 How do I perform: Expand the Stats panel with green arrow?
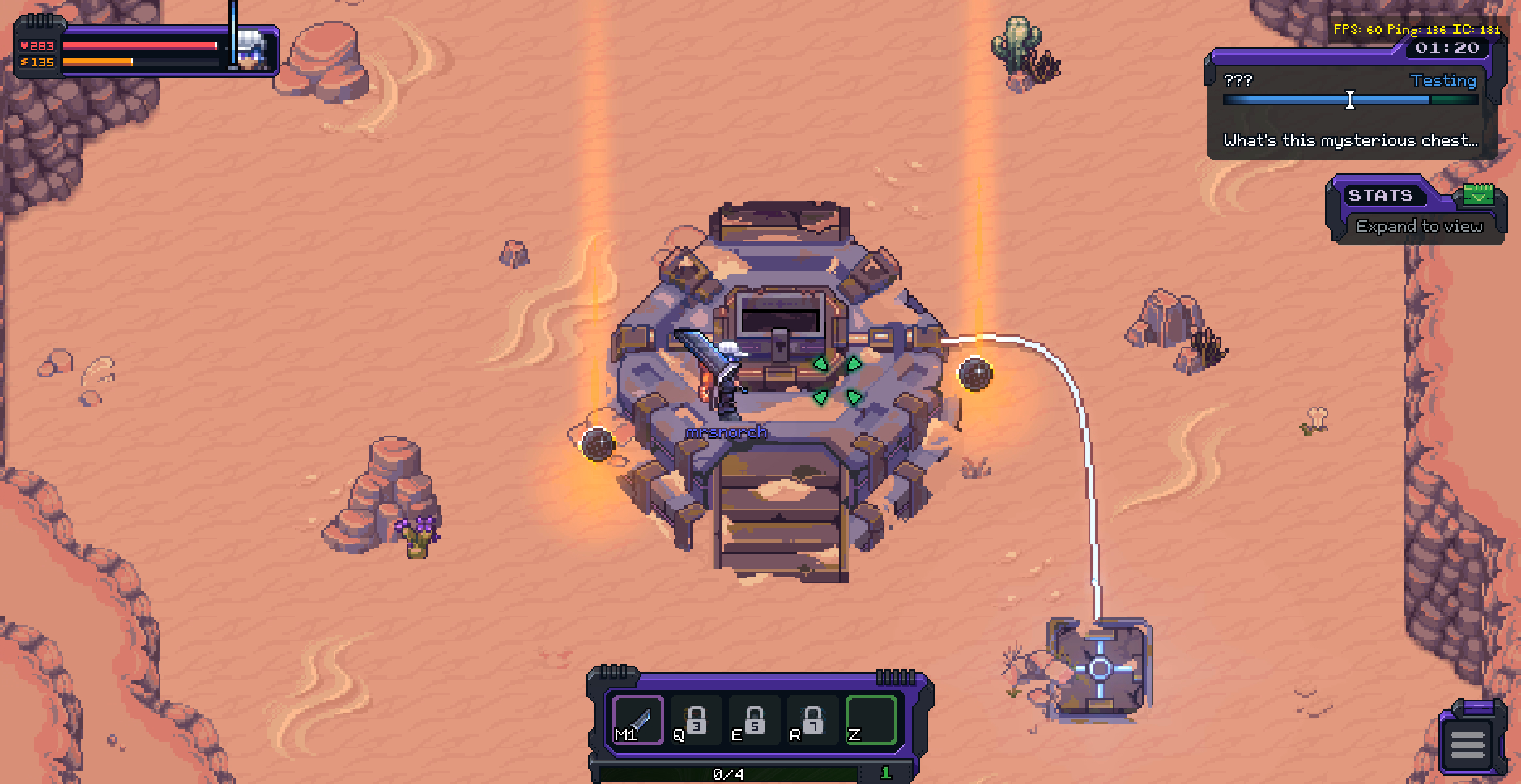coord(1479,195)
